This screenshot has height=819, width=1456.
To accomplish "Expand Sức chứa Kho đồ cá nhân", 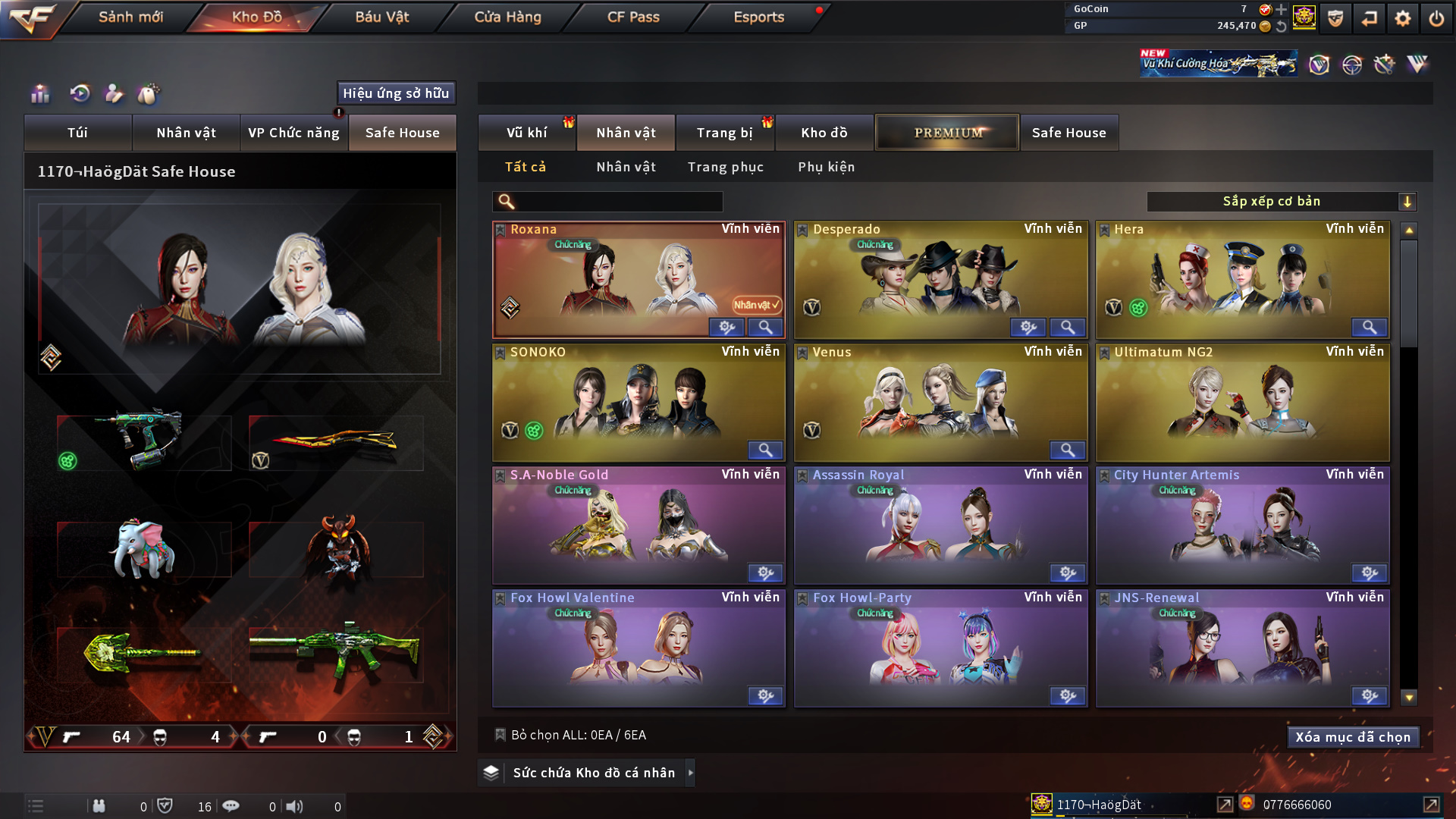I will point(594,773).
